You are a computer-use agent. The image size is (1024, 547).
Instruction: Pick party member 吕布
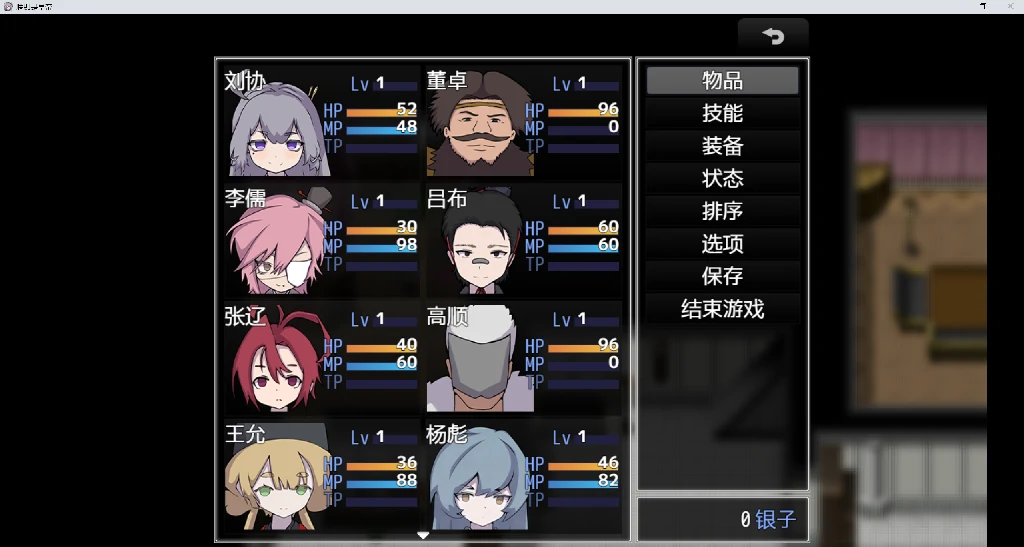coord(523,238)
